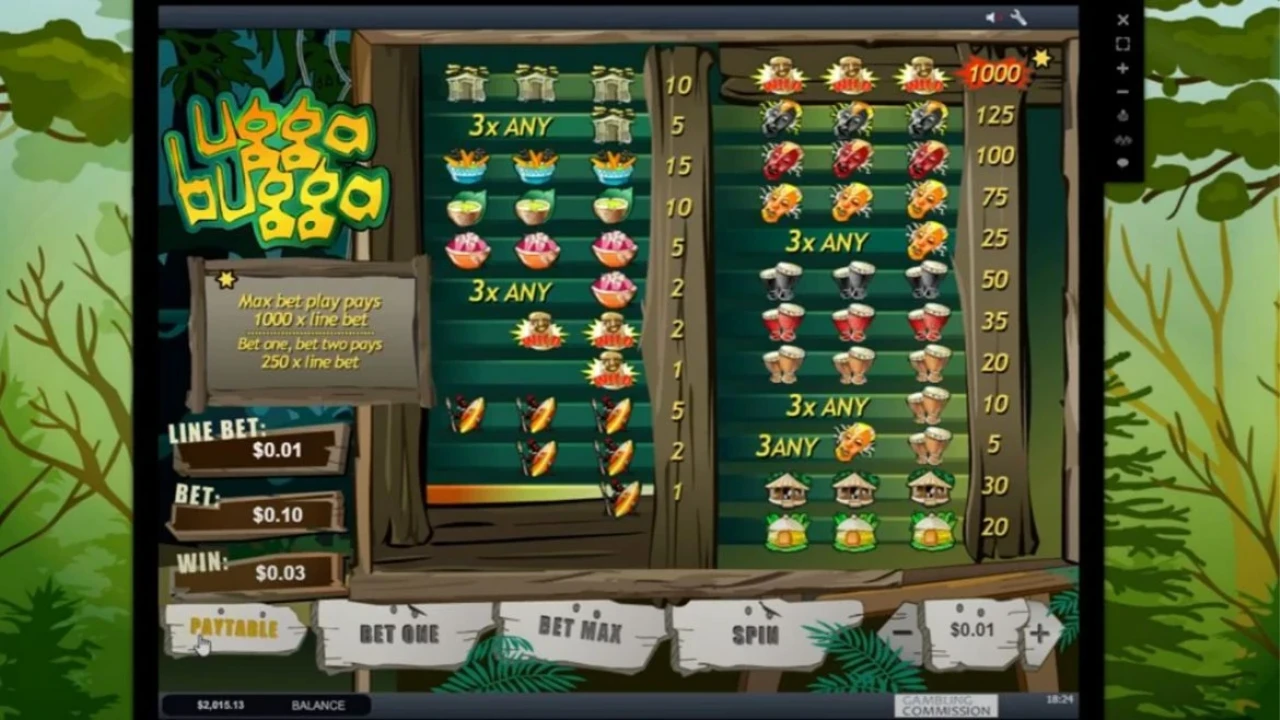Image resolution: width=1280 pixels, height=720 pixels.
Task: Toggle the sound speaker icon
Action: [x=992, y=18]
